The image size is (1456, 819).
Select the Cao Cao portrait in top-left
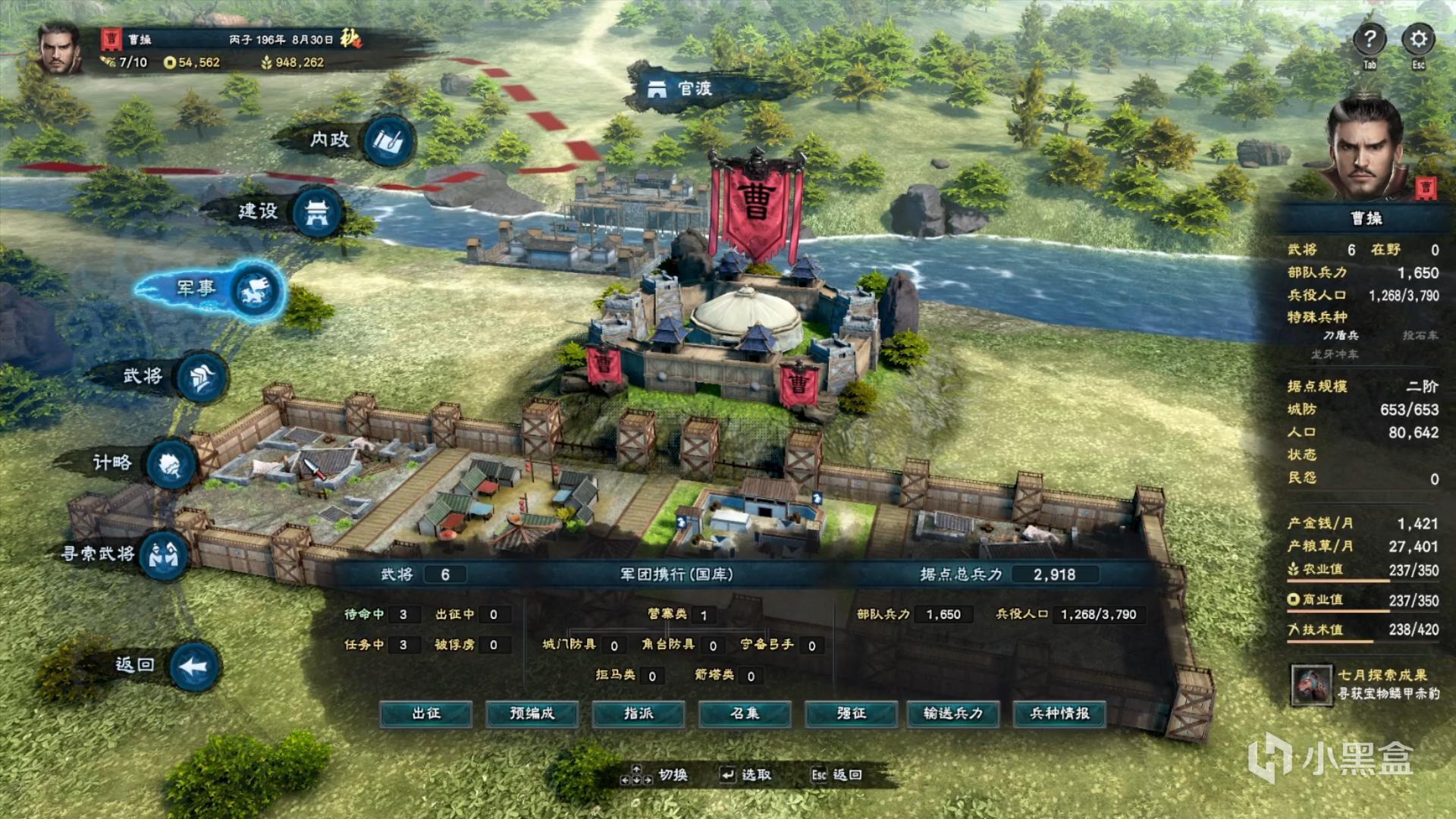pos(61,49)
